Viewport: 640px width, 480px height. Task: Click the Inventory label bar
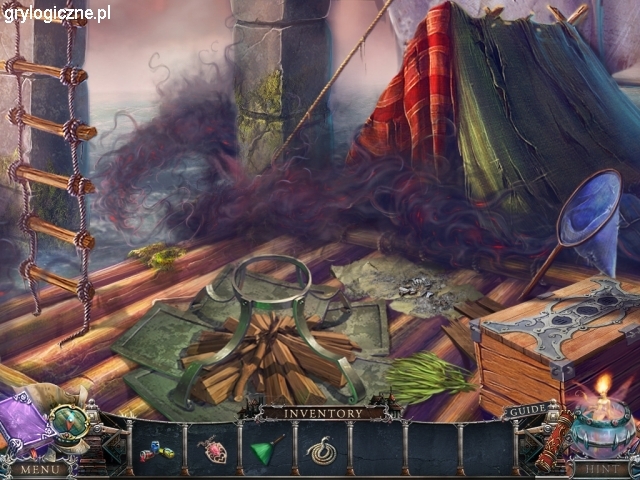(322, 412)
